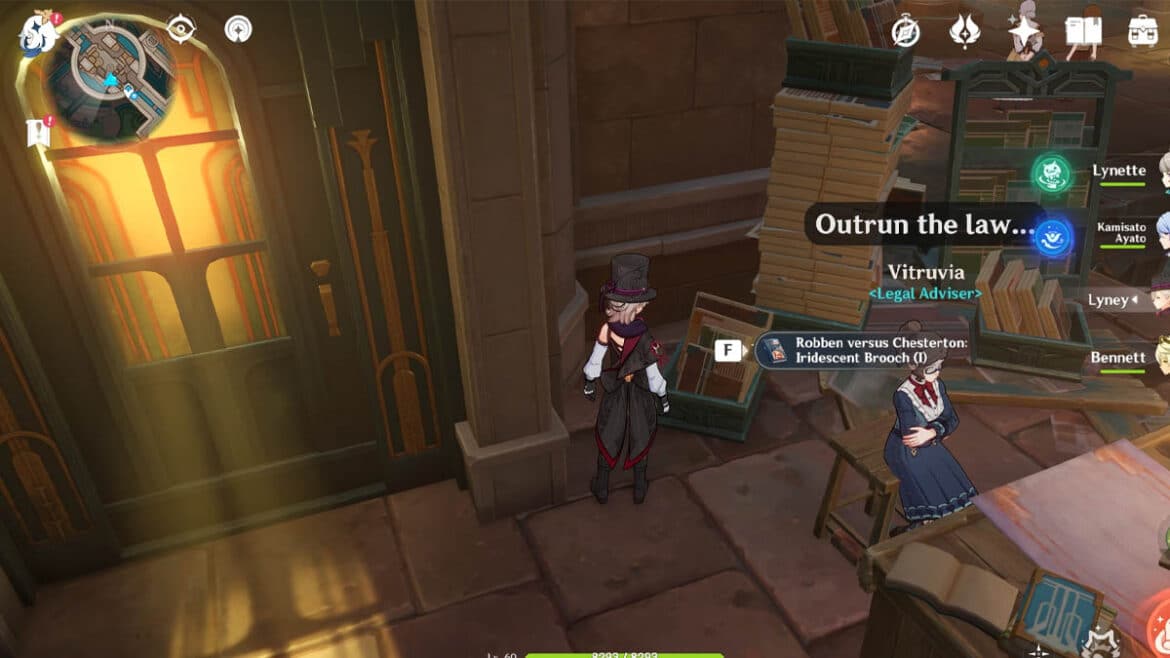Viewport: 1170px width, 658px height.
Task: Switch to party member Lynette
Action: coord(1119,171)
